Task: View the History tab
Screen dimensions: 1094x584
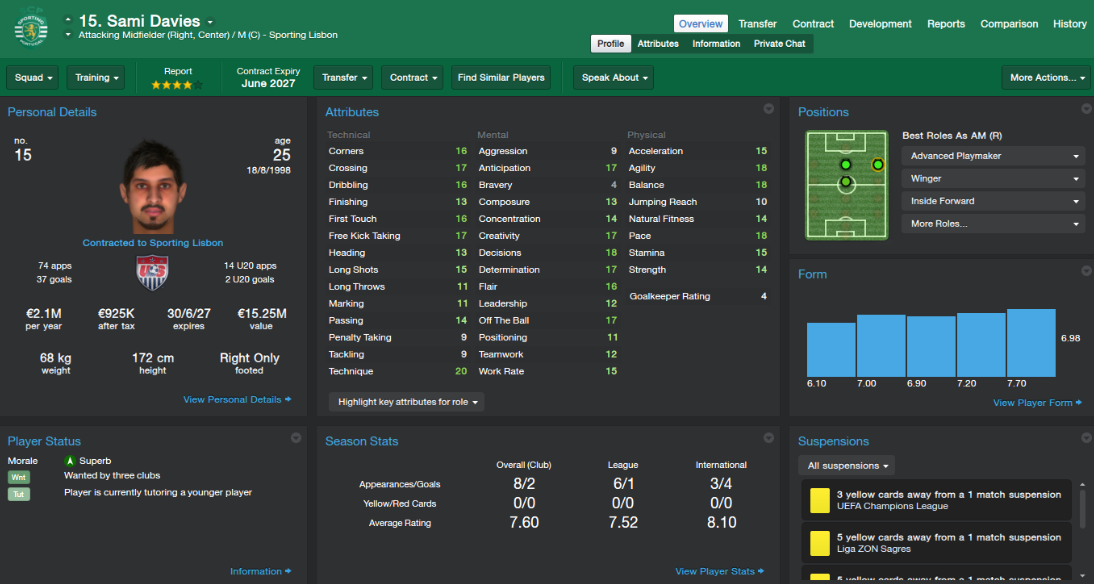Action: pos(1069,24)
